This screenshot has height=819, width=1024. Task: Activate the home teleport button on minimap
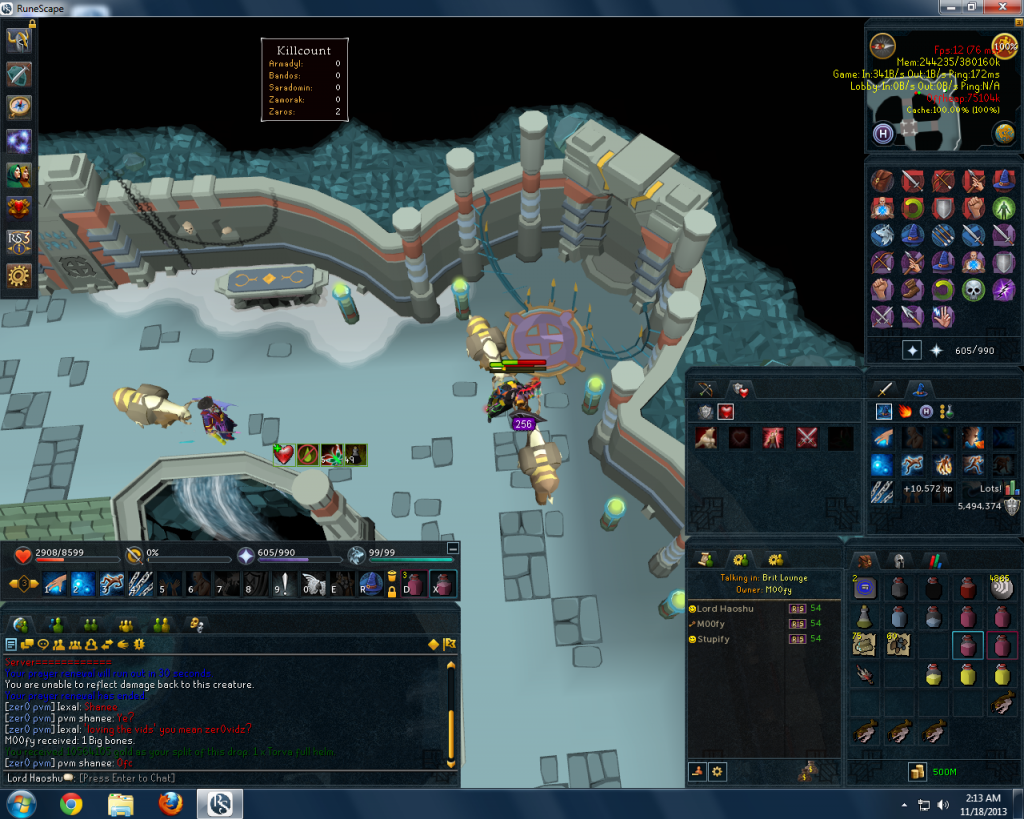(884, 134)
